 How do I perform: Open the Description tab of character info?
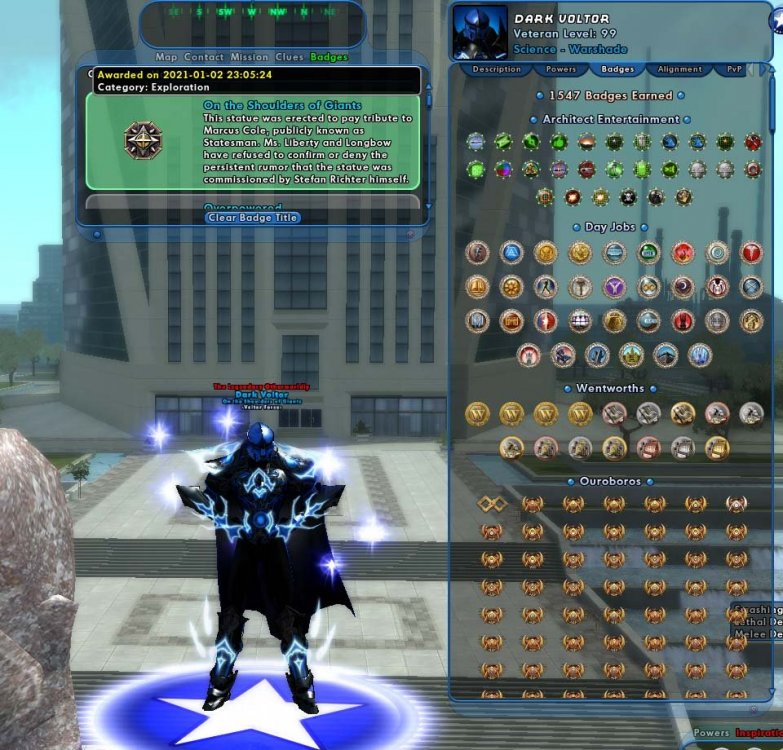496,70
